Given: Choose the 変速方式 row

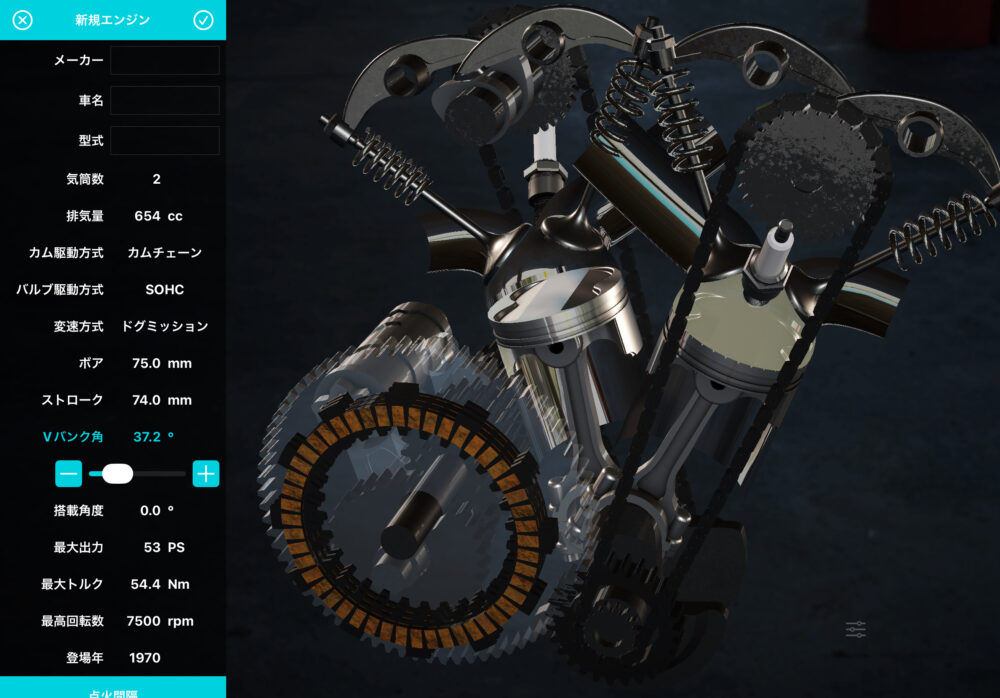Looking at the screenshot, I should [x=113, y=326].
